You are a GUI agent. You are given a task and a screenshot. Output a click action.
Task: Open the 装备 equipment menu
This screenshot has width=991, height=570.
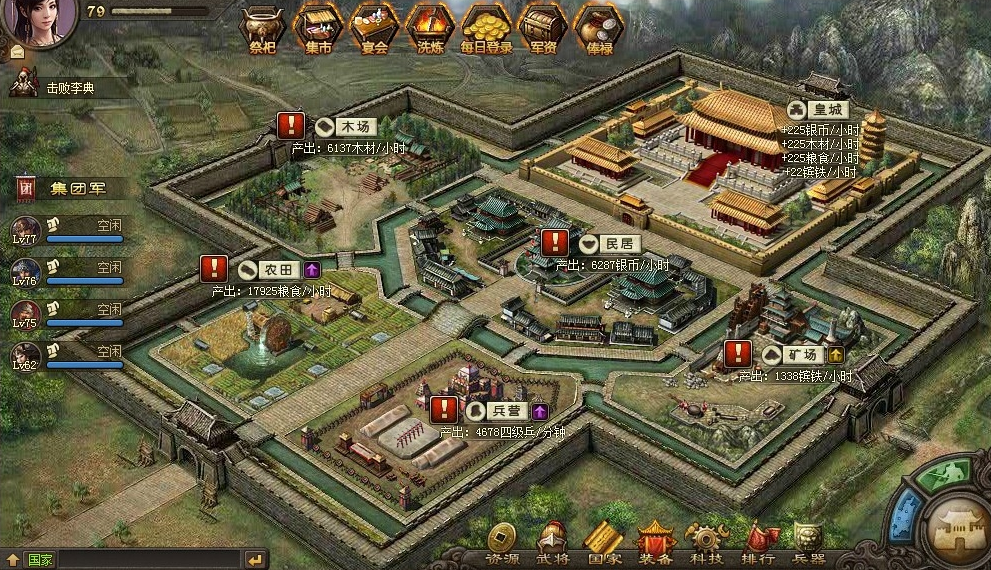(656, 543)
